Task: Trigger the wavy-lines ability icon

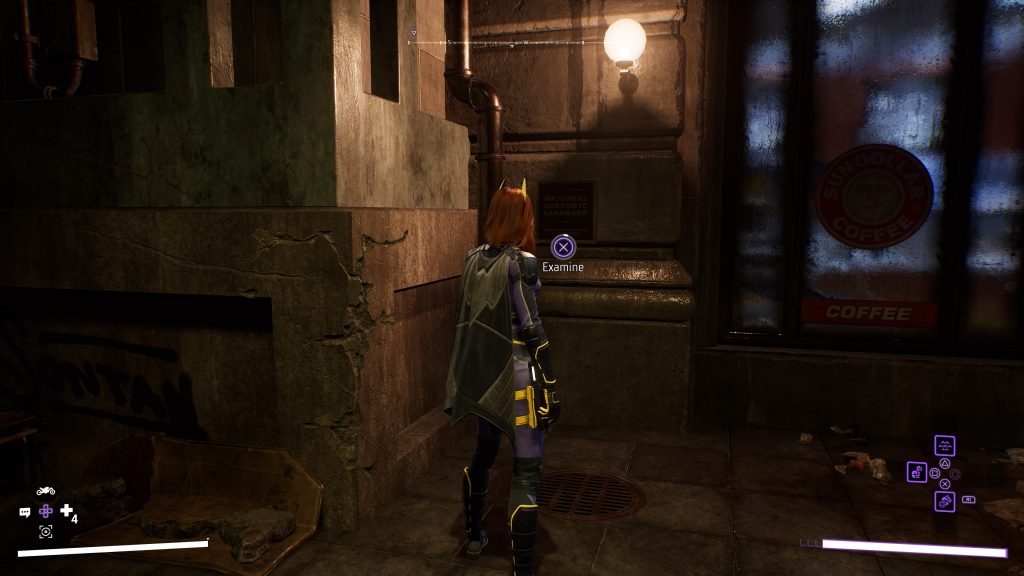Action: click(944, 446)
